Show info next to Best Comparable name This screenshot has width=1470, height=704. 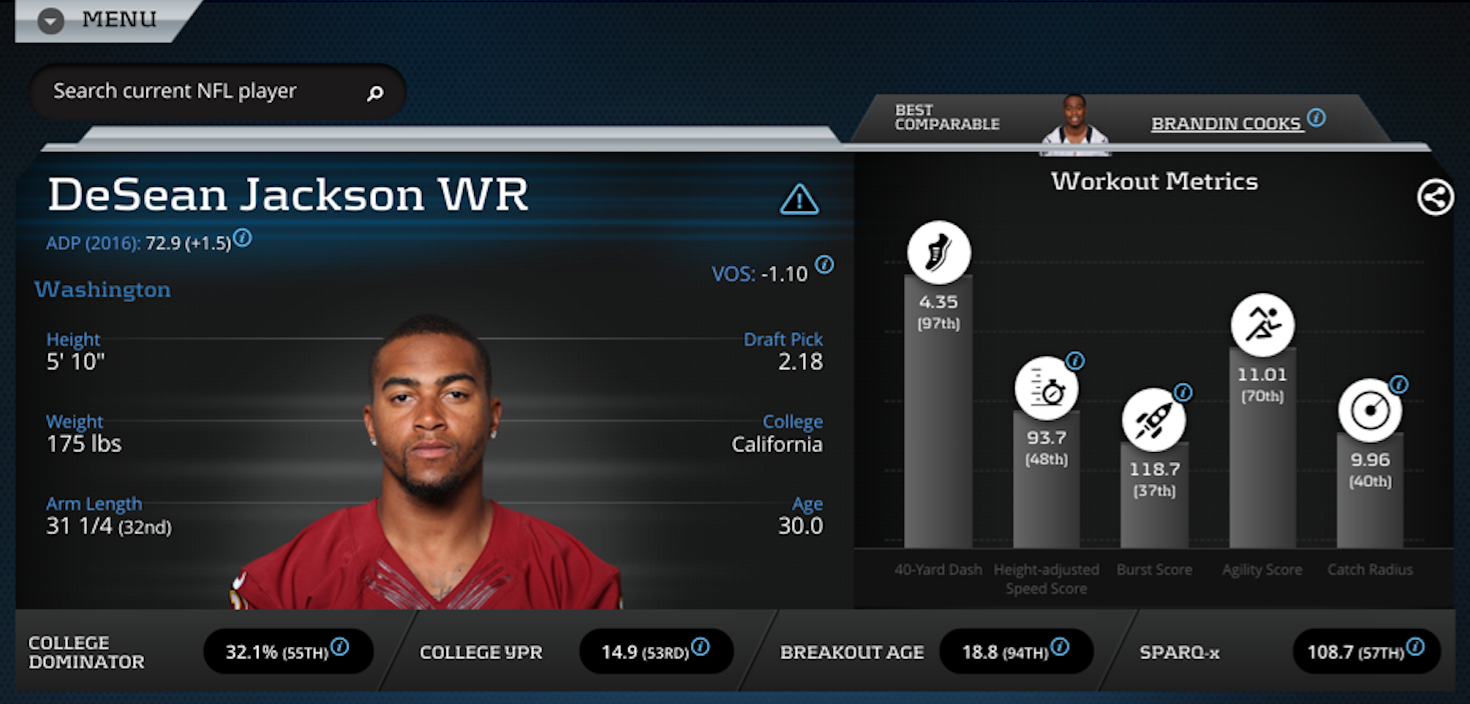tap(1316, 118)
